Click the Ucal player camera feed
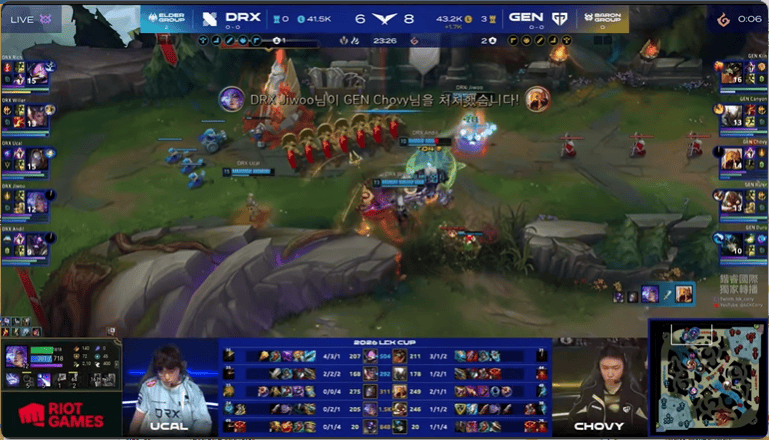Viewport: 769px width, 440px height. 171,380
